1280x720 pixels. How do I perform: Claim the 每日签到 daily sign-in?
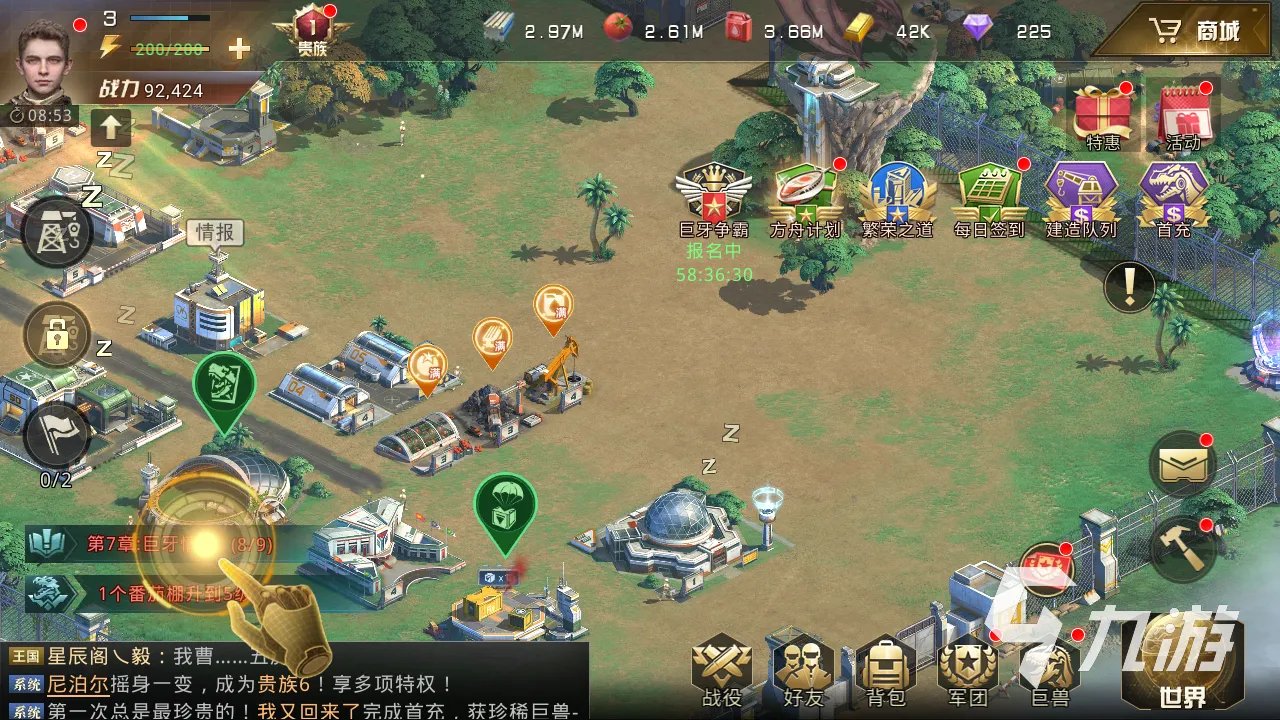988,192
